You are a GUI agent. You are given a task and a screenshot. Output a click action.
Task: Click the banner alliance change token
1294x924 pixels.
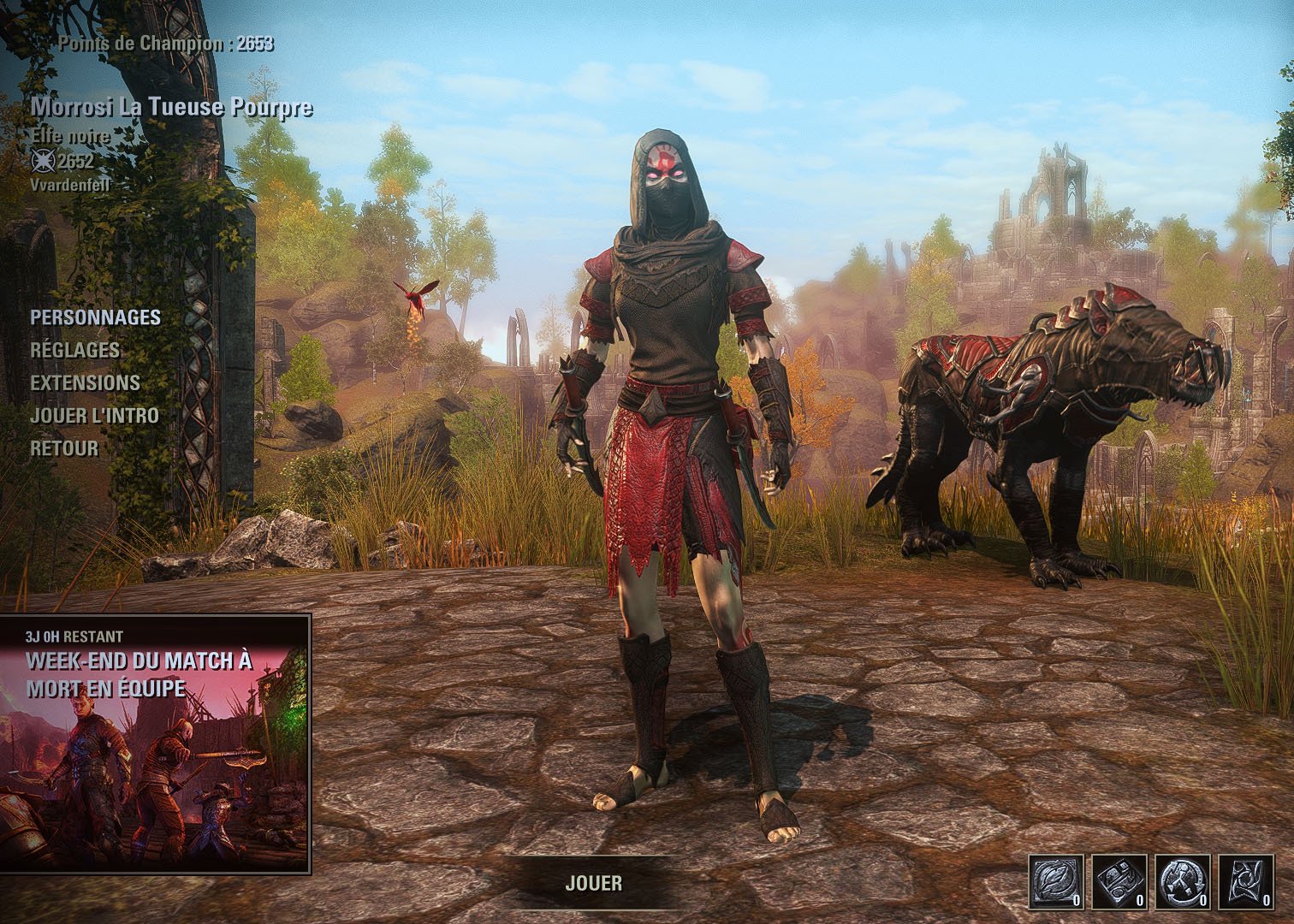1246,881
